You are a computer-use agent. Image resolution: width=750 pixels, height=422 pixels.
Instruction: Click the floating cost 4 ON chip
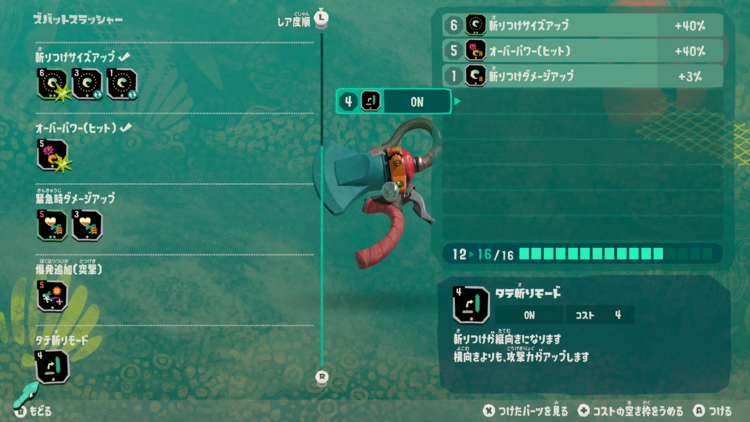click(395, 100)
